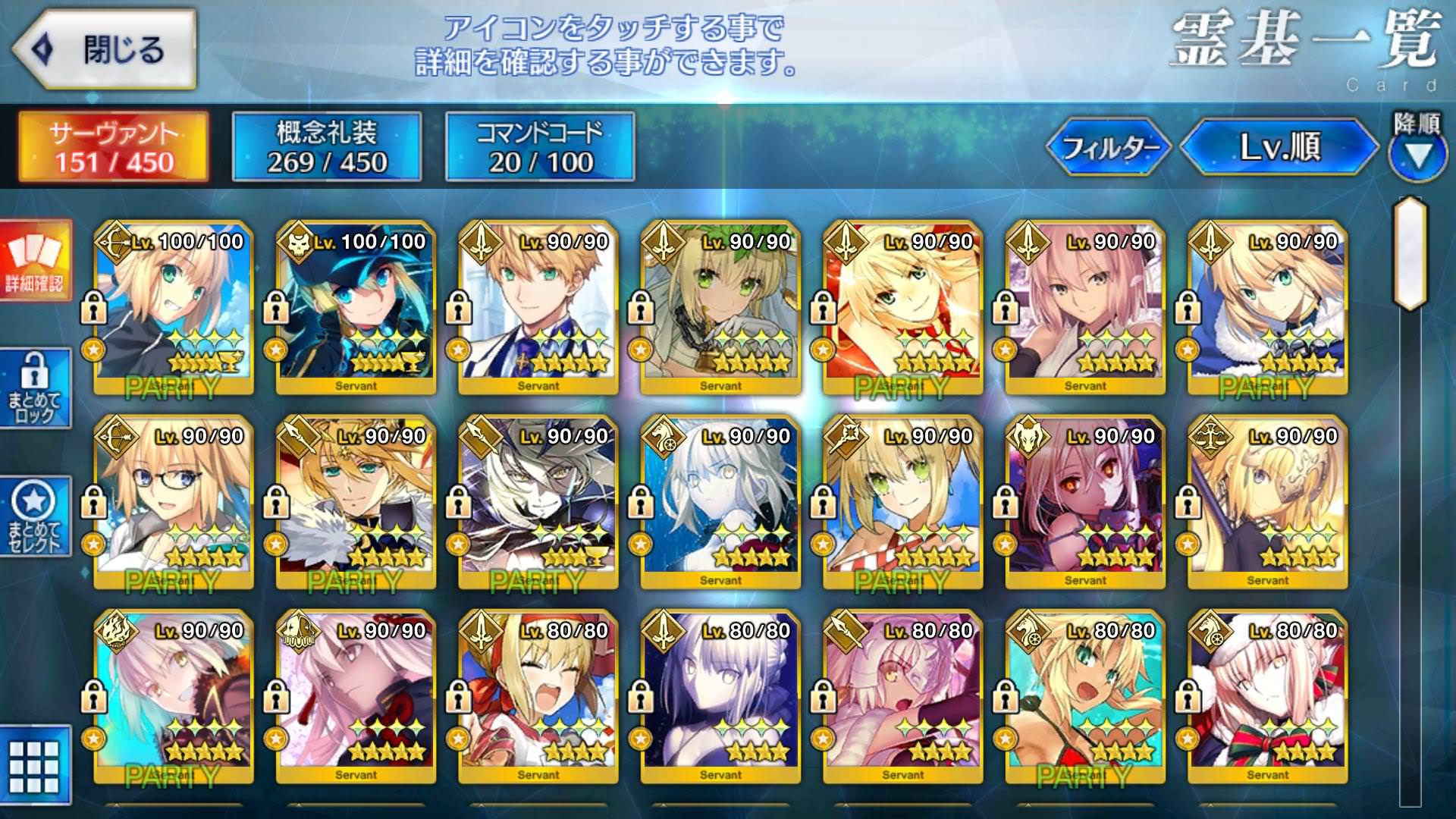This screenshot has height=819, width=1456.
Task: Toggle the 降順 descending arrow
Action: pos(1417,154)
